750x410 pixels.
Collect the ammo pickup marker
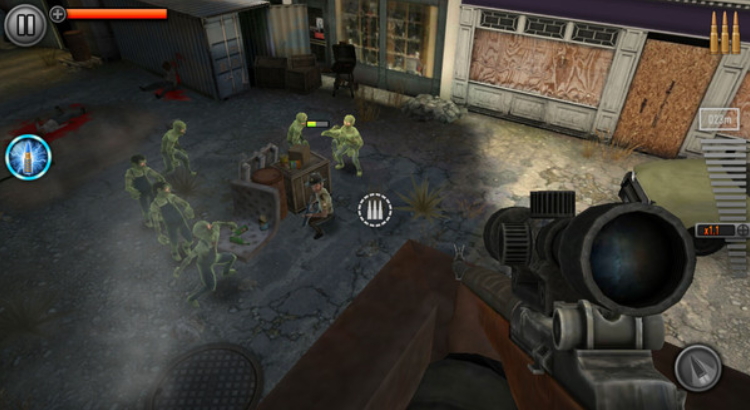(376, 210)
